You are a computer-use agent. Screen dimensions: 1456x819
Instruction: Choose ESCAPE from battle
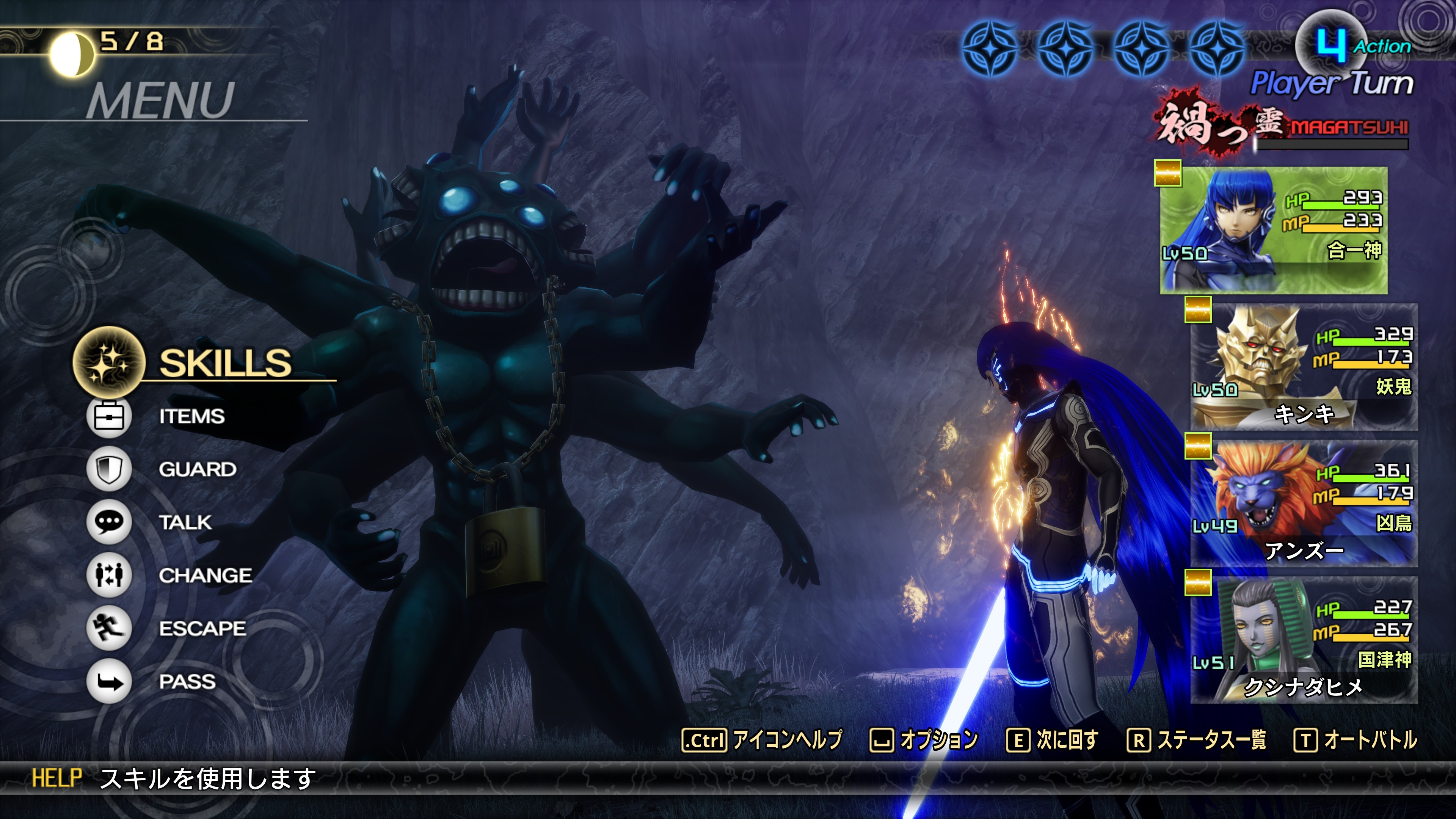click(202, 629)
